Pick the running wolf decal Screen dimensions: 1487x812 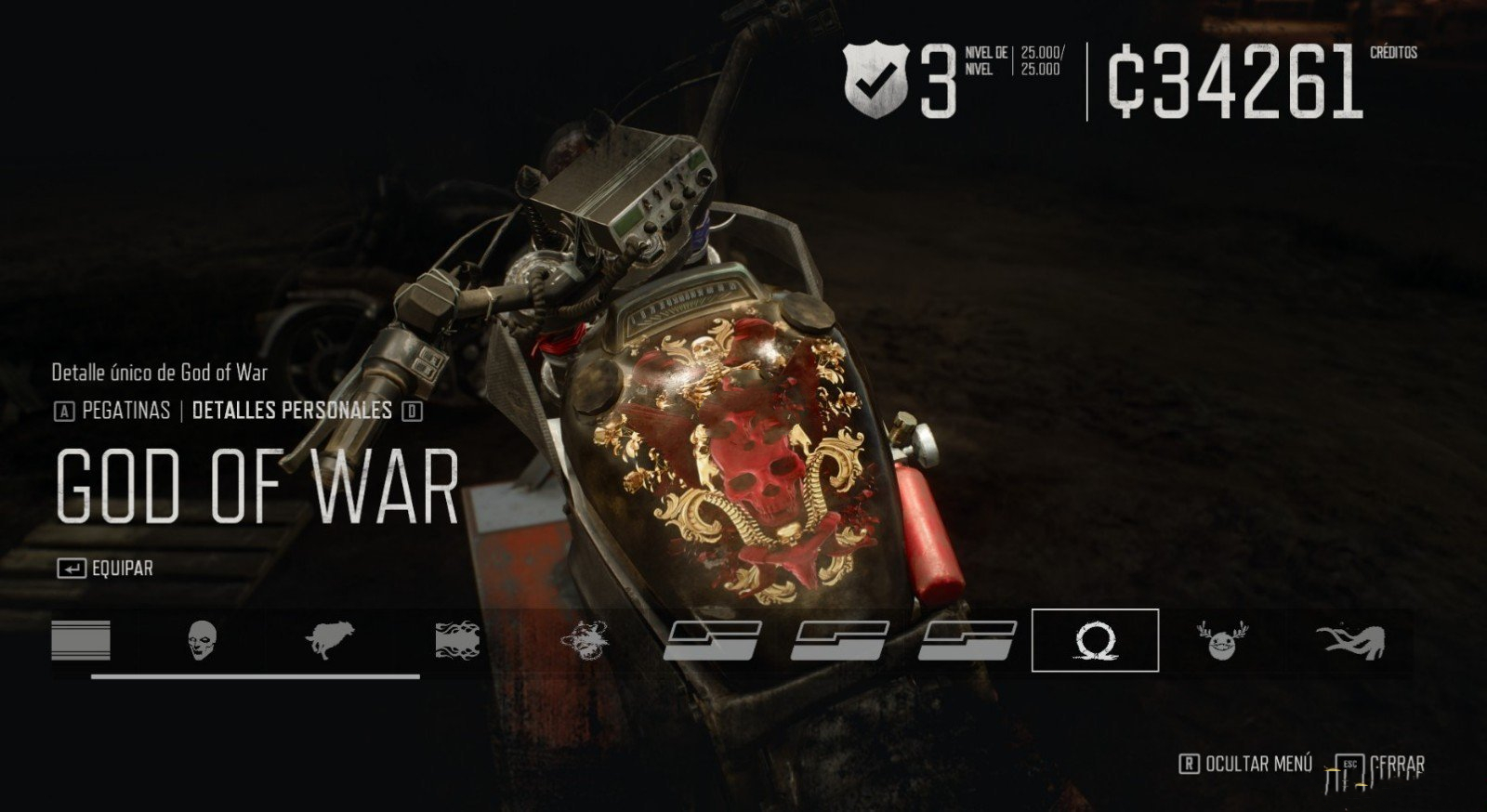(x=329, y=640)
